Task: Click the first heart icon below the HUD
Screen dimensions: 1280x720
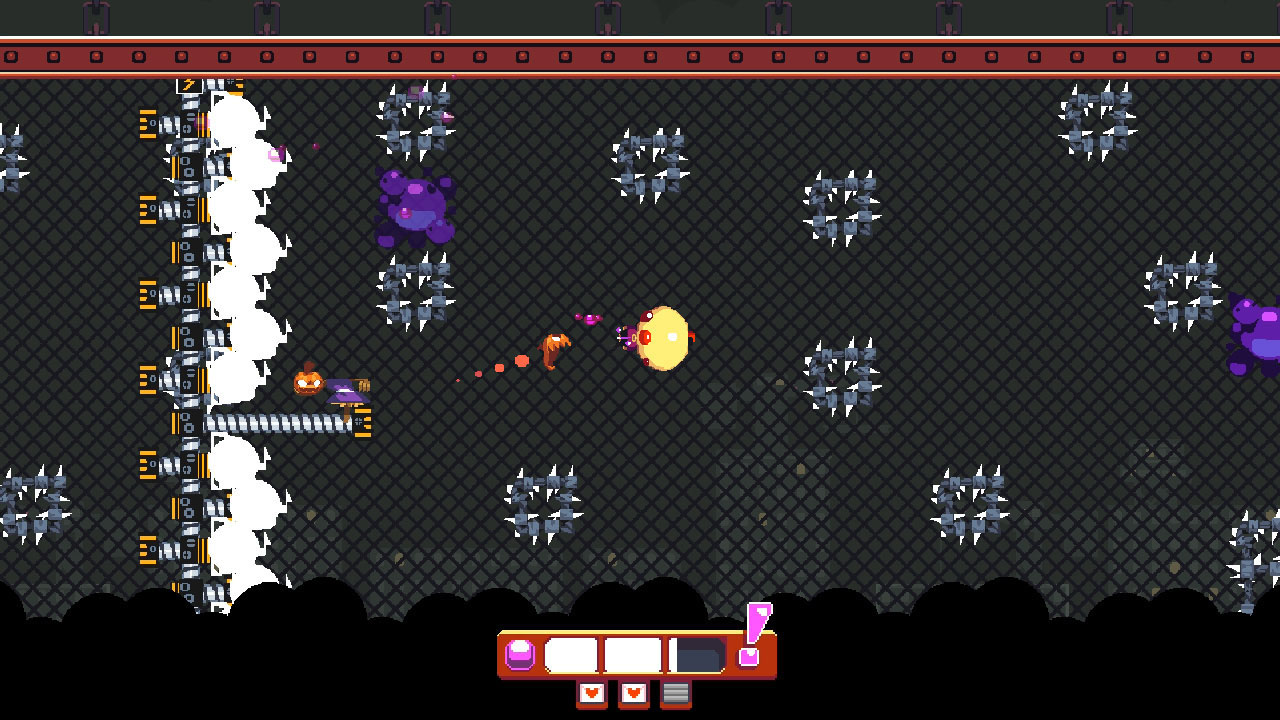Action: (x=591, y=692)
